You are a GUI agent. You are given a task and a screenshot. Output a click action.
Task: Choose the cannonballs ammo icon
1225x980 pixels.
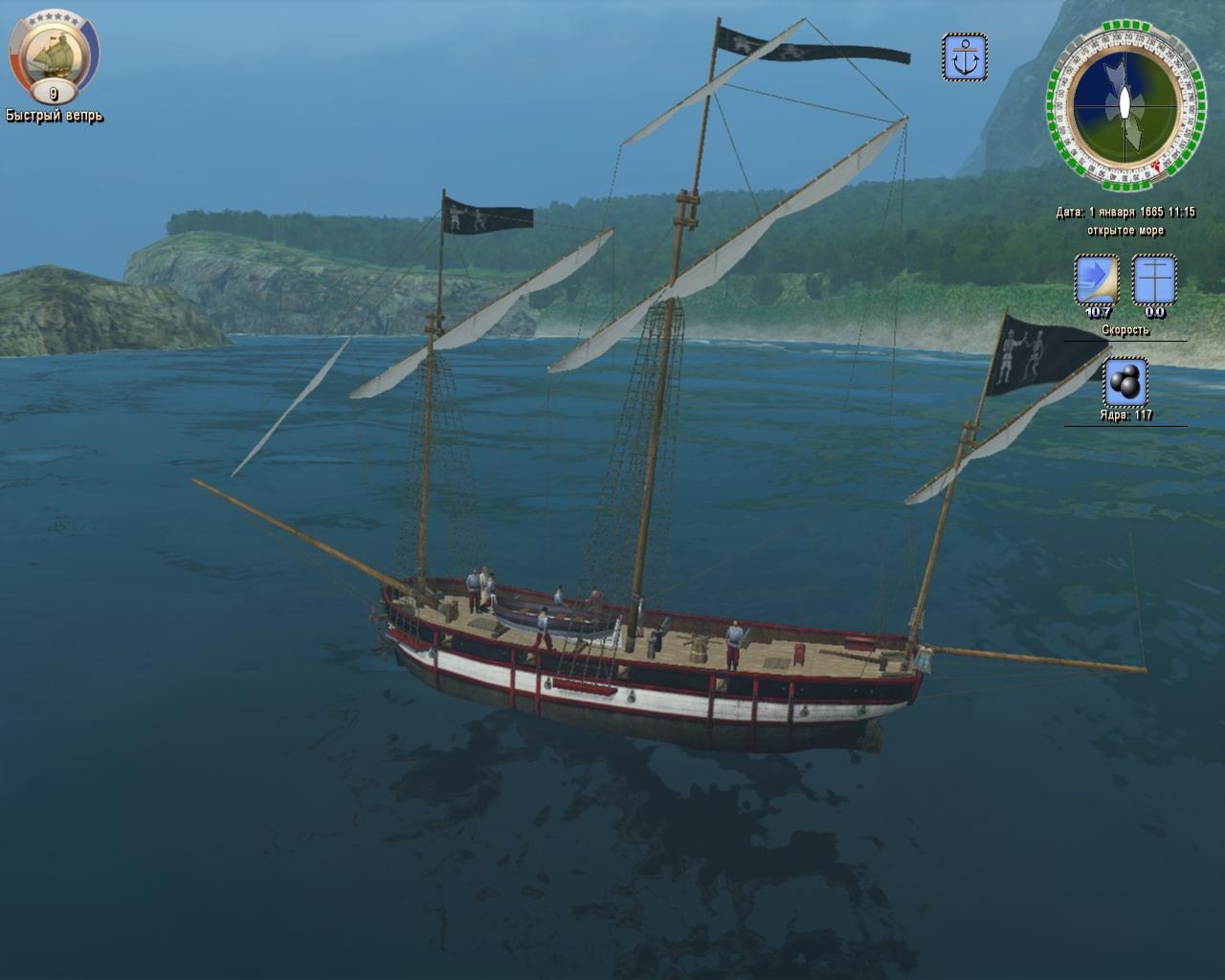[1125, 382]
